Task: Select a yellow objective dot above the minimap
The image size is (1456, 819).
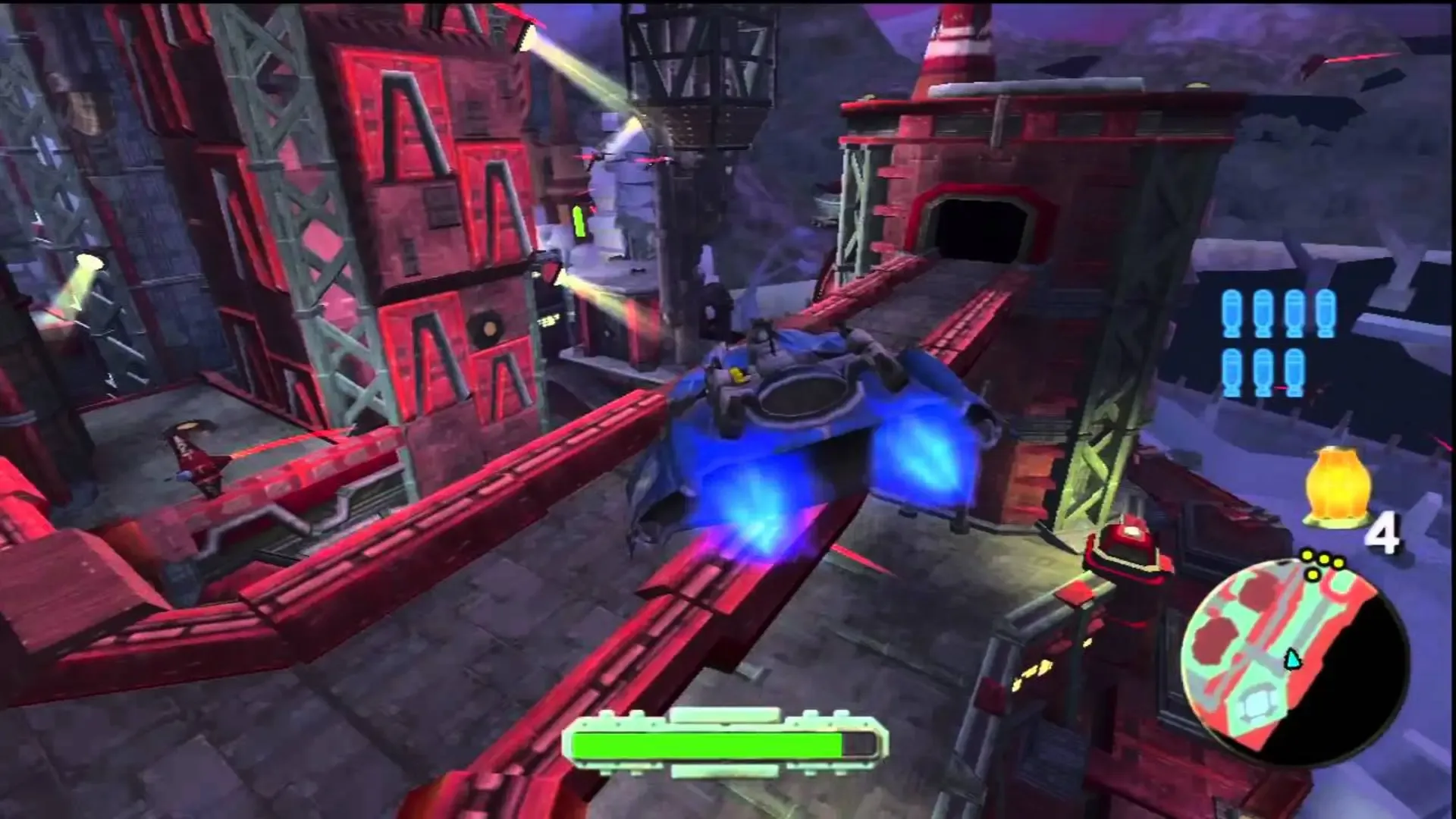Action: coord(1306,555)
